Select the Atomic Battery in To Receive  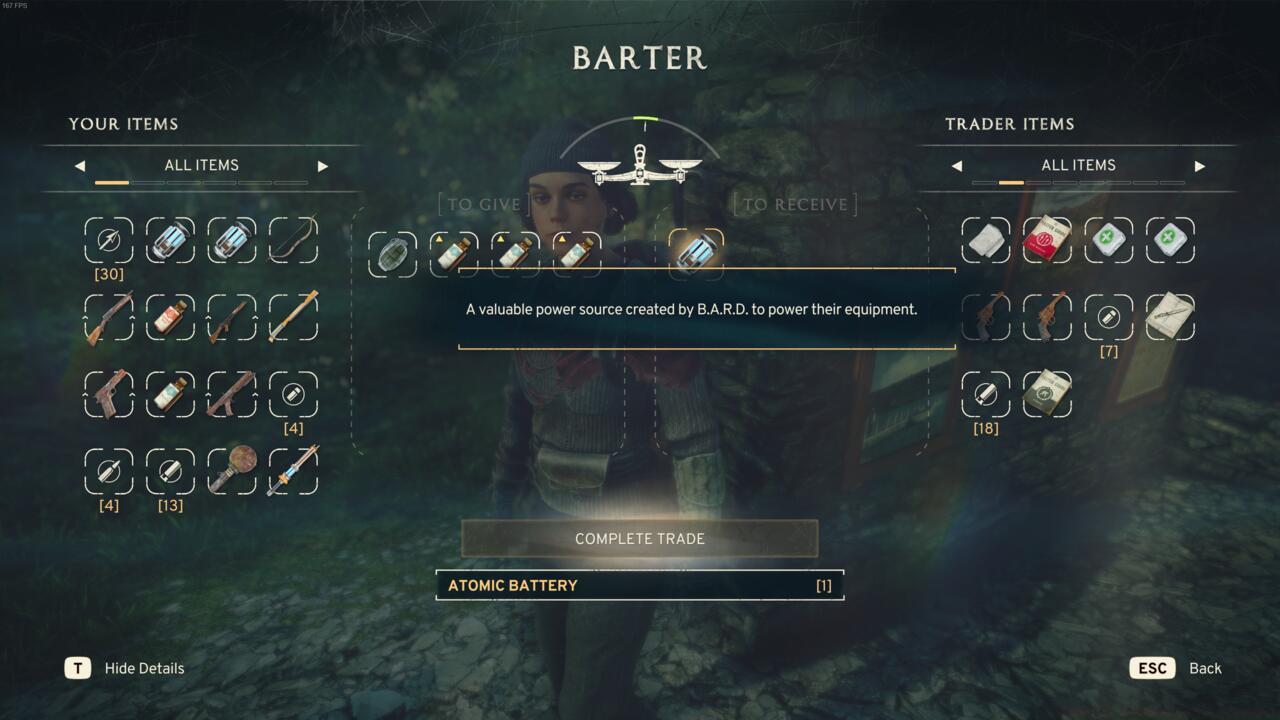[695, 253]
